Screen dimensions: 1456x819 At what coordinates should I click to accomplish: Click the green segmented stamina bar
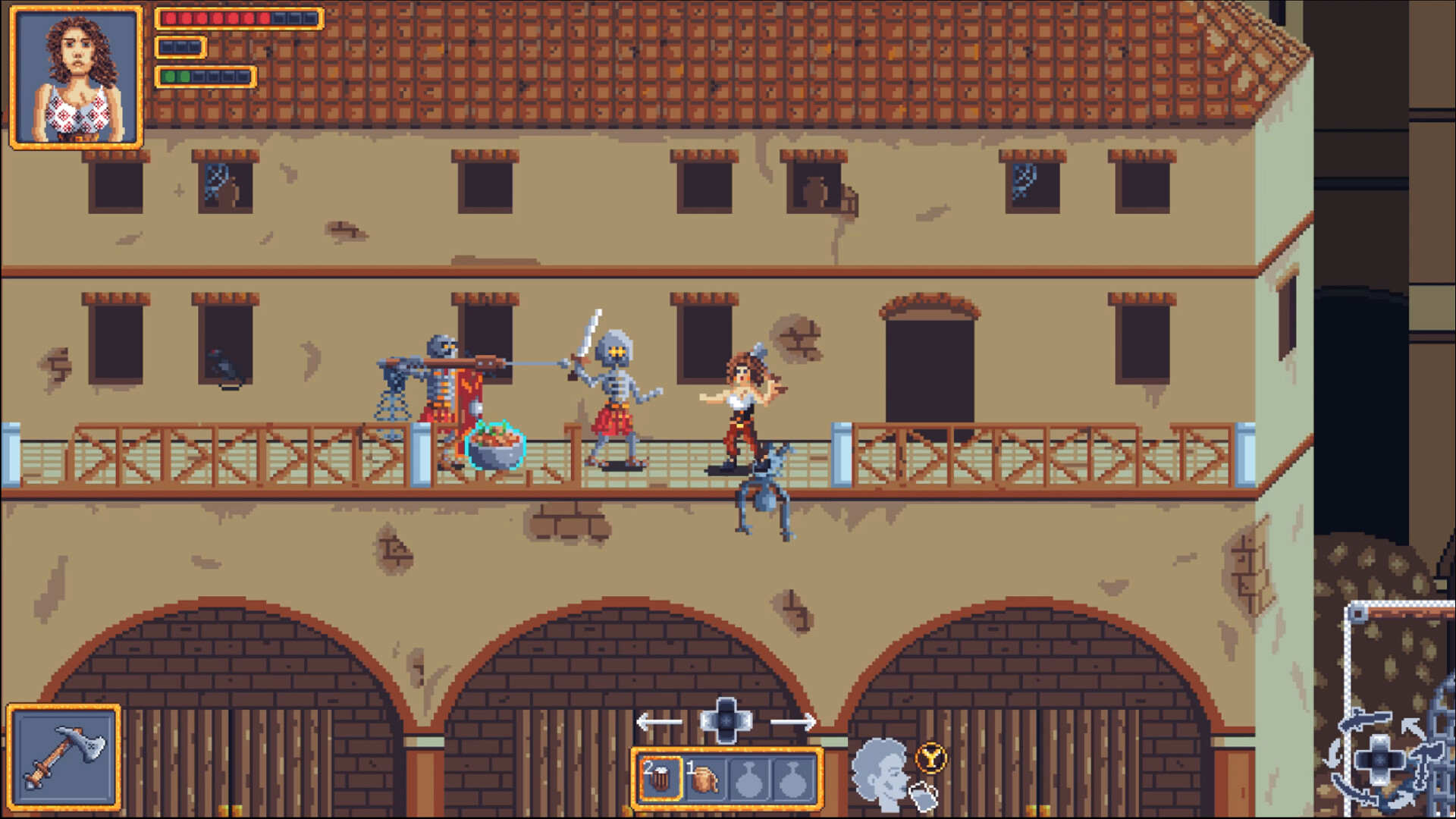pyautogui.click(x=203, y=75)
